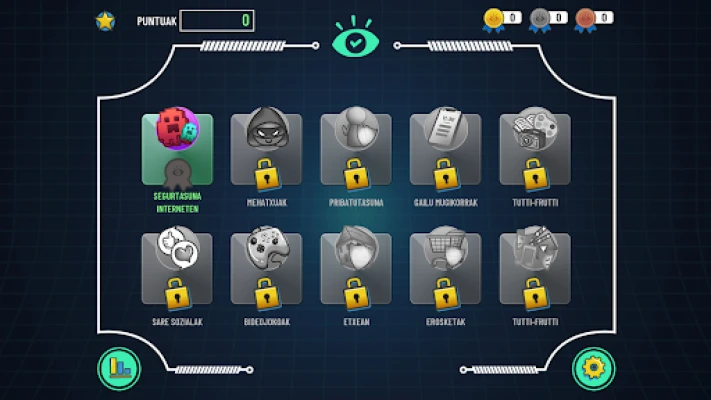Select the Gailu Mugikorrak locked tile

[x=445, y=149]
